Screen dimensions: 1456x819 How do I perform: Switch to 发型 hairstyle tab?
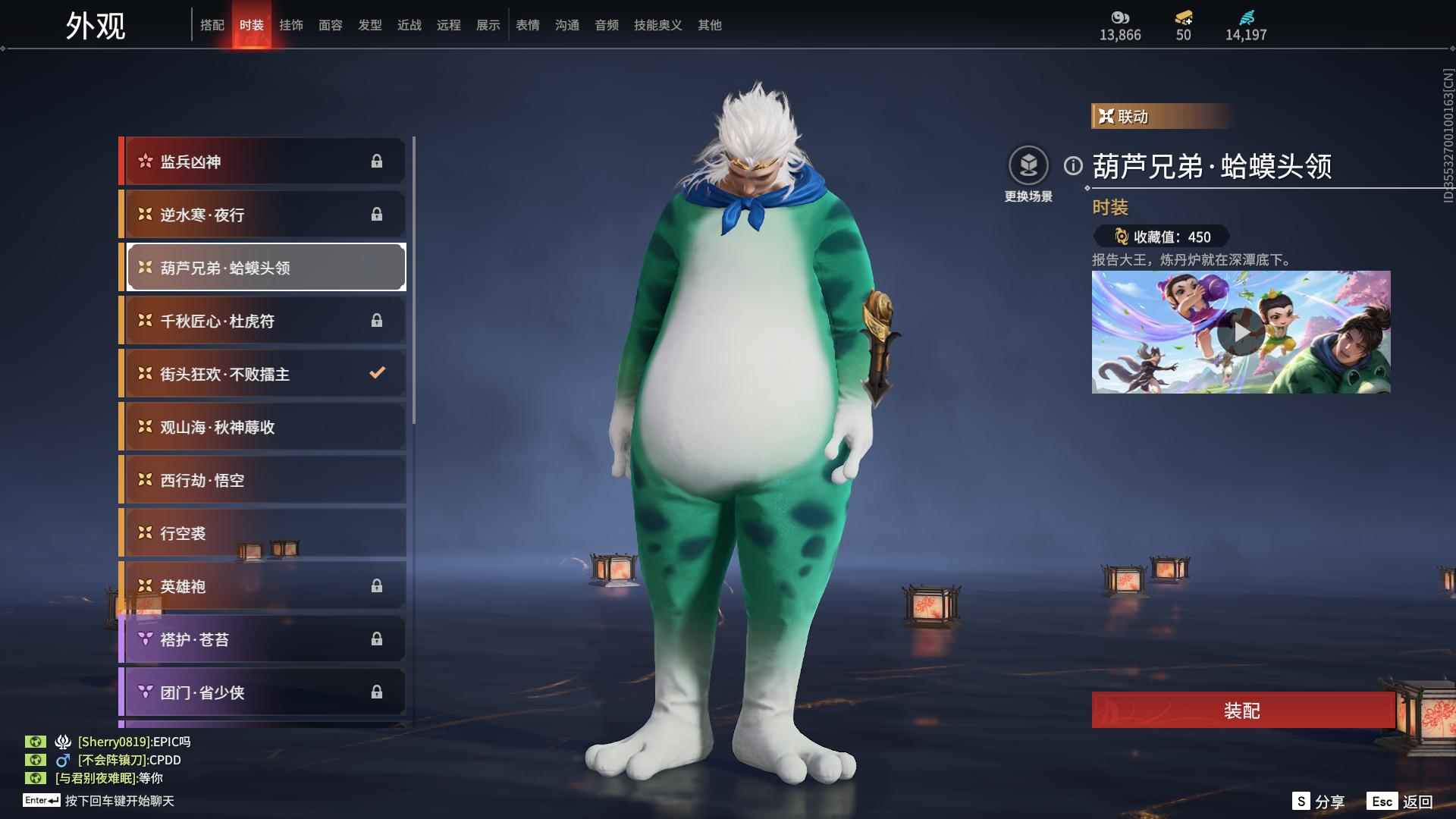369,25
